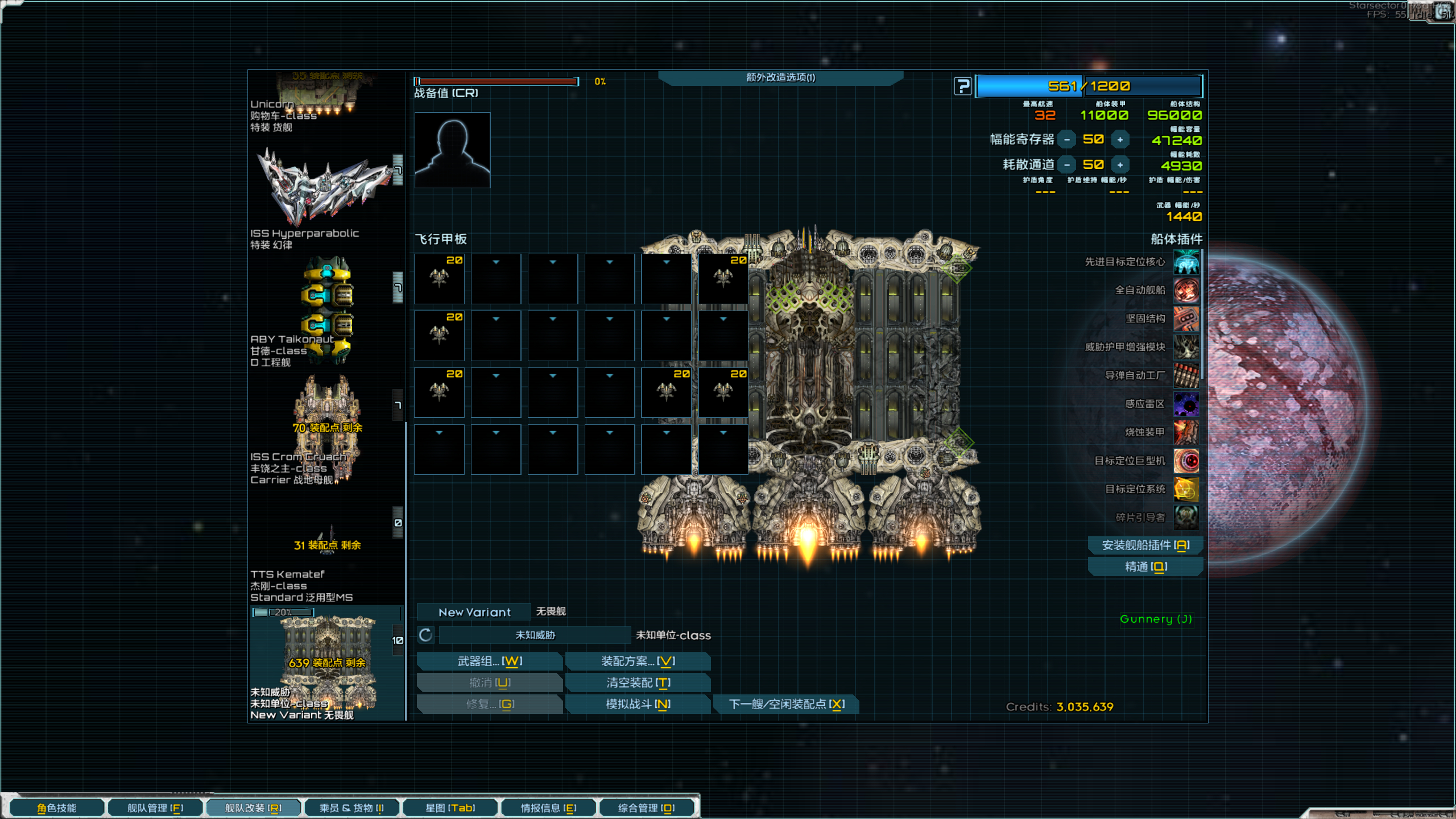This screenshot has height=819, width=1456.
Task: Select the 精通 mastery button
Action: point(1145,567)
